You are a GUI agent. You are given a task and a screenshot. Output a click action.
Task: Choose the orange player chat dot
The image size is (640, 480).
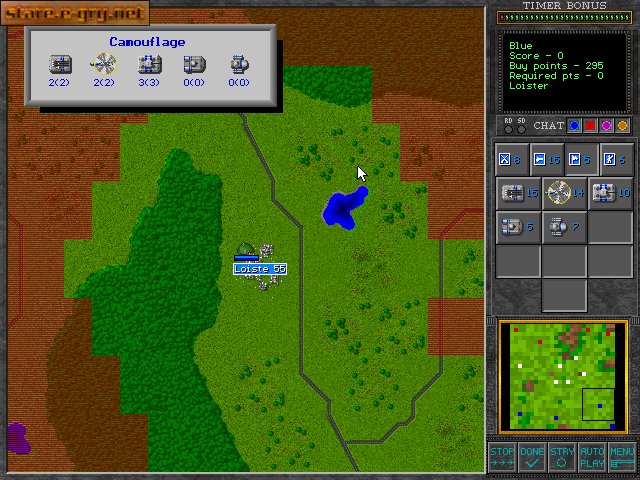click(622, 126)
